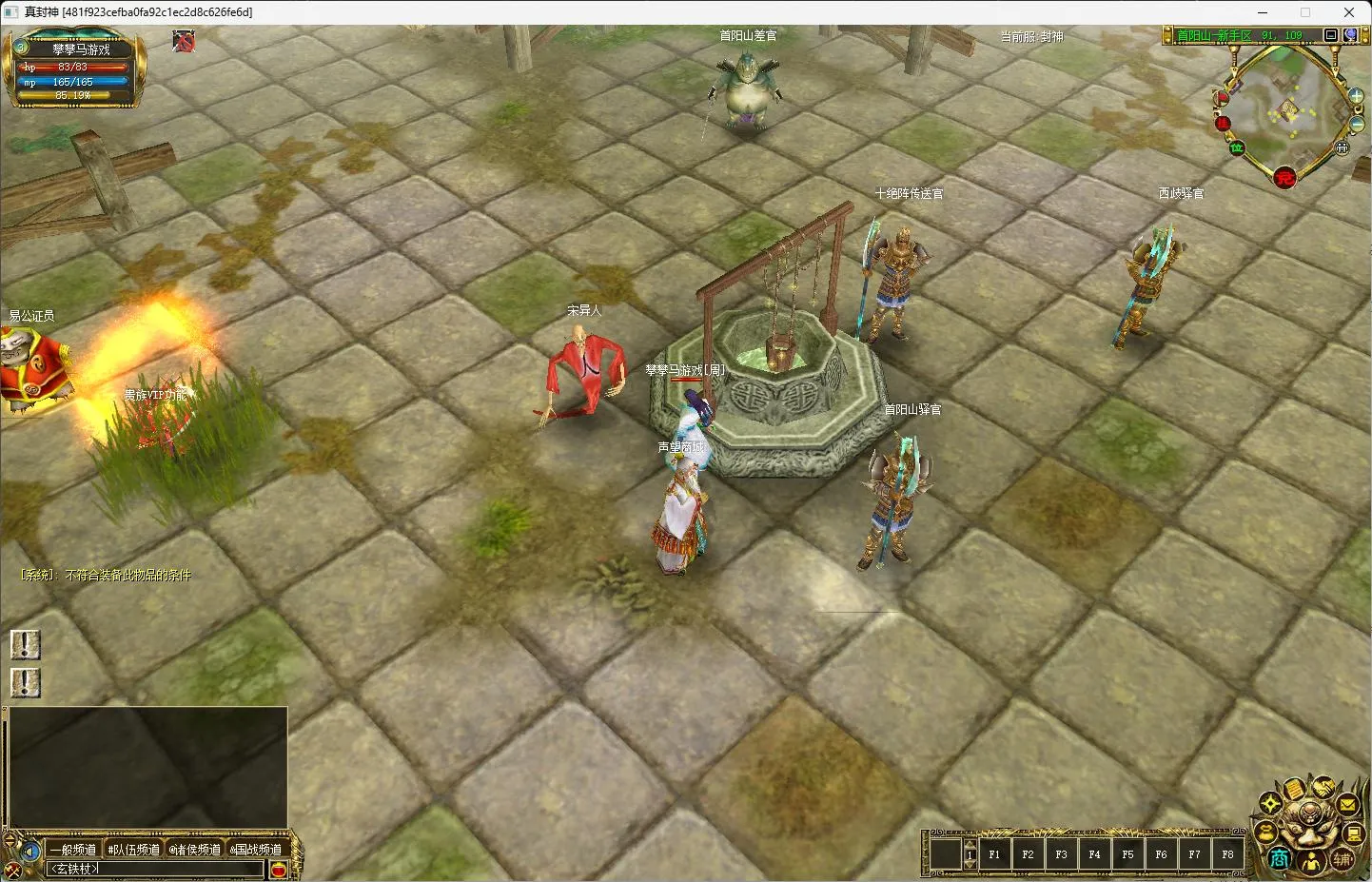Select the #队伍频道 team channel tab
Screen dimensions: 1372x882
coord(133,849)
